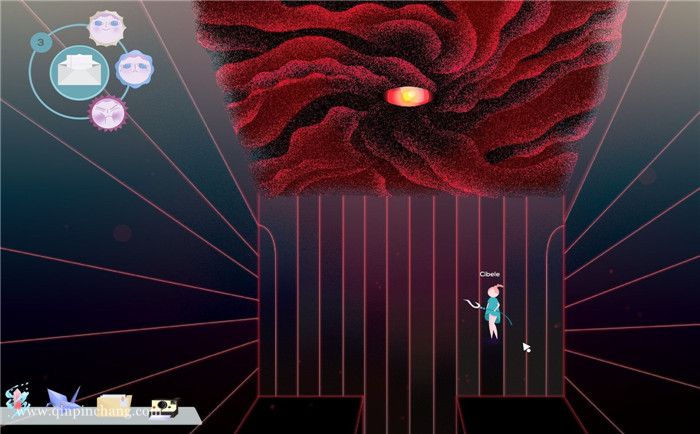Open the paper crane icon on the shelf
The height and width of the screenshot is (434, 700).
pos(61,402)
